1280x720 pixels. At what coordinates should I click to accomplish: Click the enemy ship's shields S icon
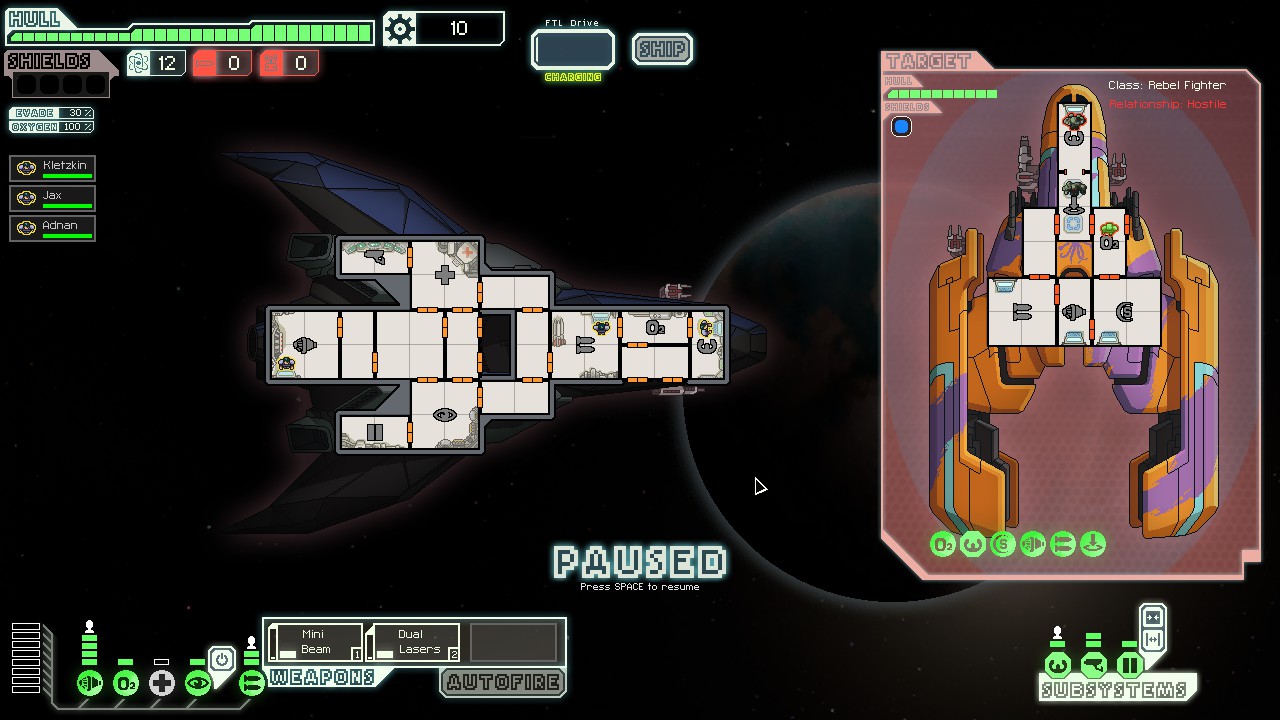coord(1002,544)
